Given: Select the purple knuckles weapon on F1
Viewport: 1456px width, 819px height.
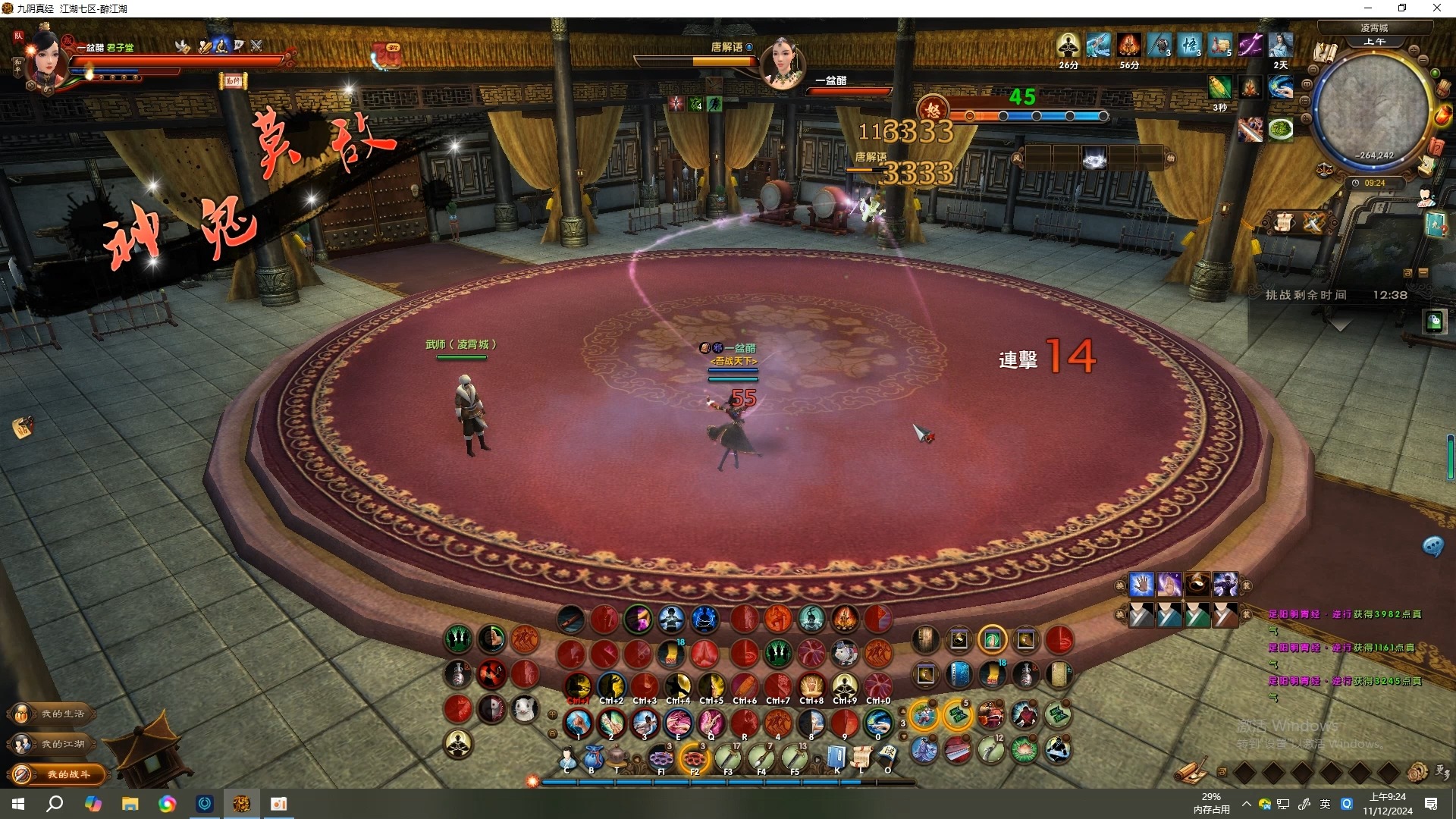Looking at the screenshot, I should (661, 757).
